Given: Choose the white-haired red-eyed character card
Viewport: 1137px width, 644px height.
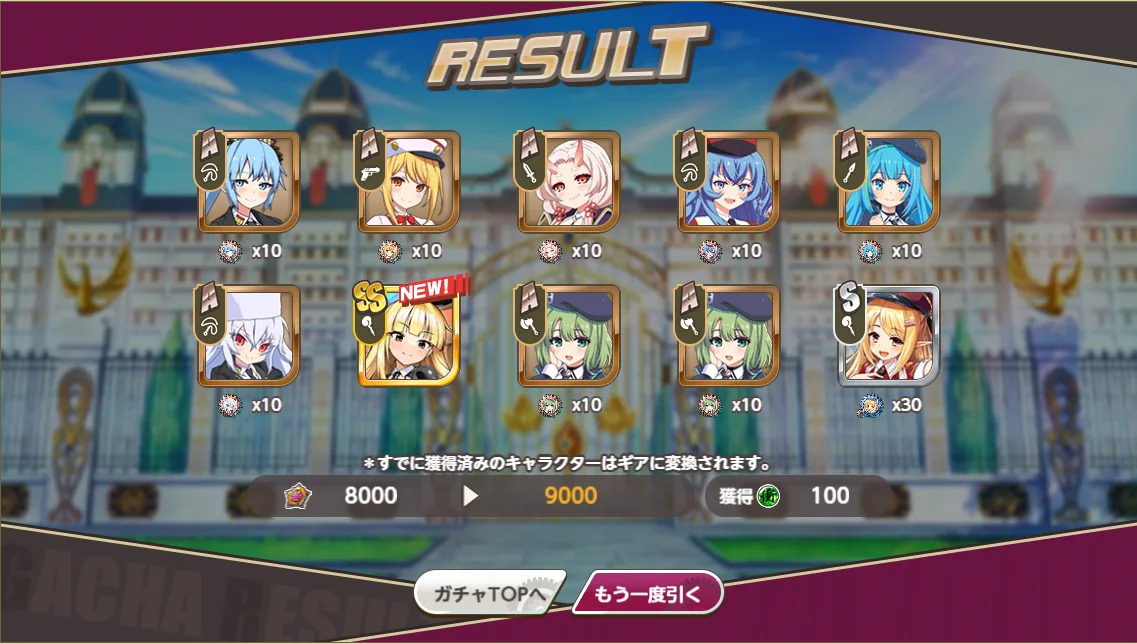Looking at the screenshot, I should point(248,335).
